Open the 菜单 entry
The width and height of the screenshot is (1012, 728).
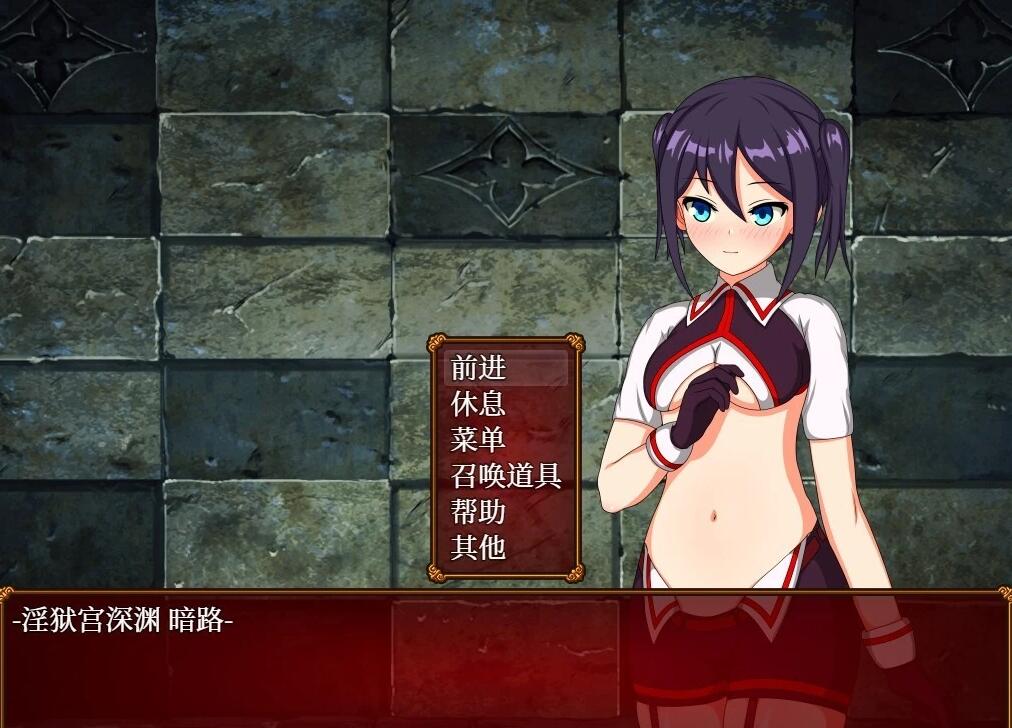[x=479, y=440]
